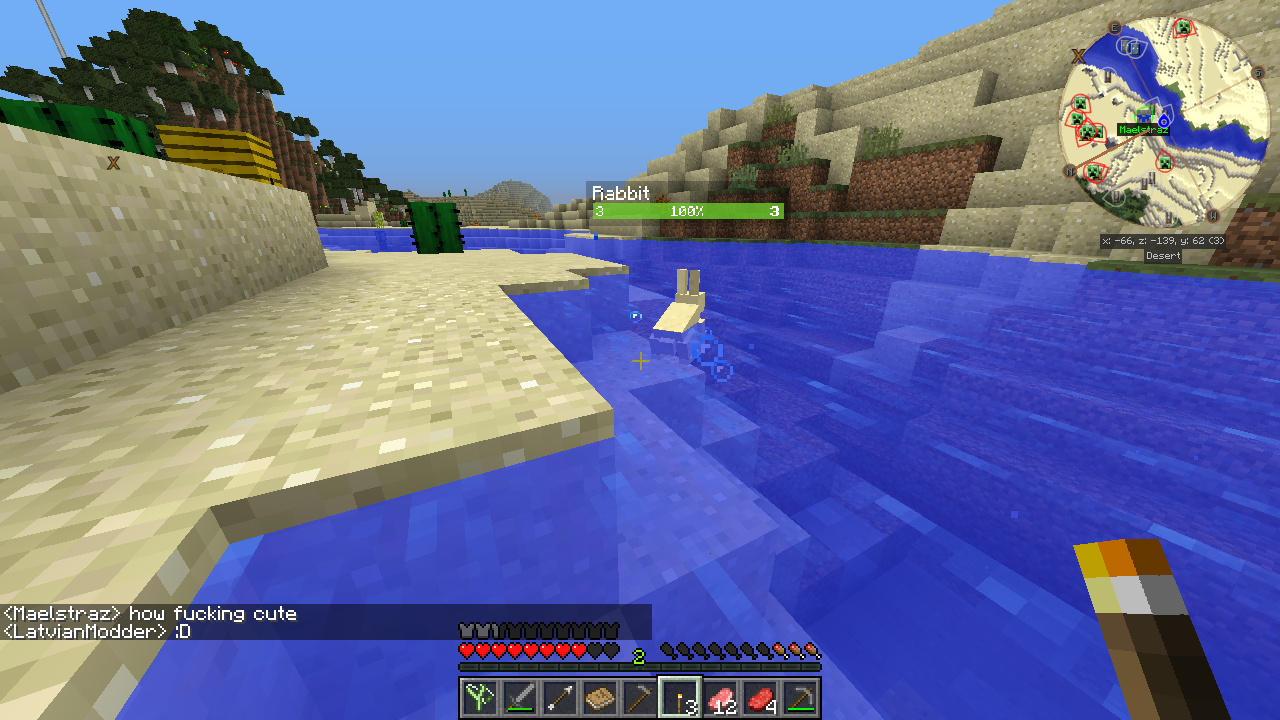Select the blue droplet waypoint on minimap

pyautogui.click(x=1164, y=121)
